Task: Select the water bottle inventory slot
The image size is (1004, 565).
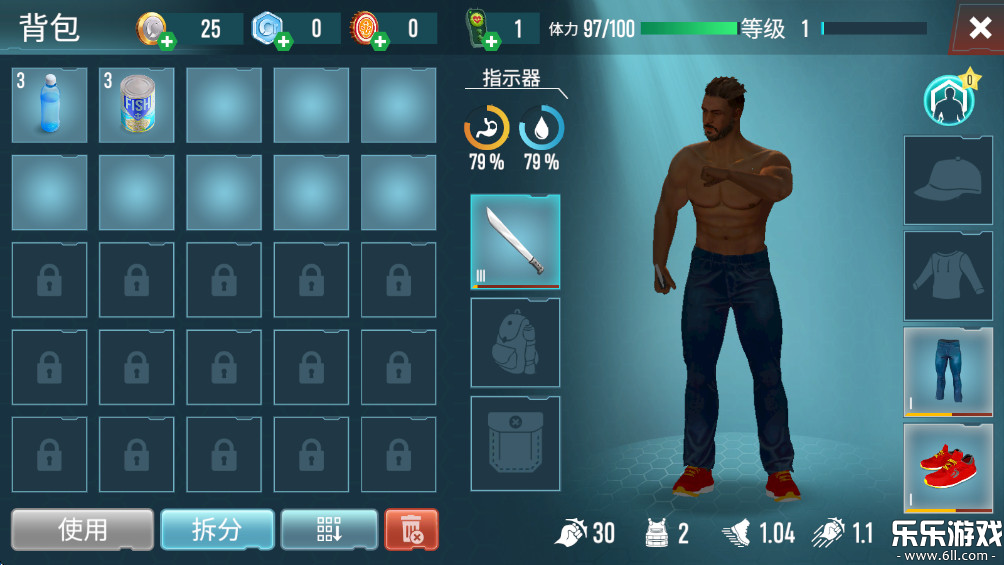Action: point(49,105)
